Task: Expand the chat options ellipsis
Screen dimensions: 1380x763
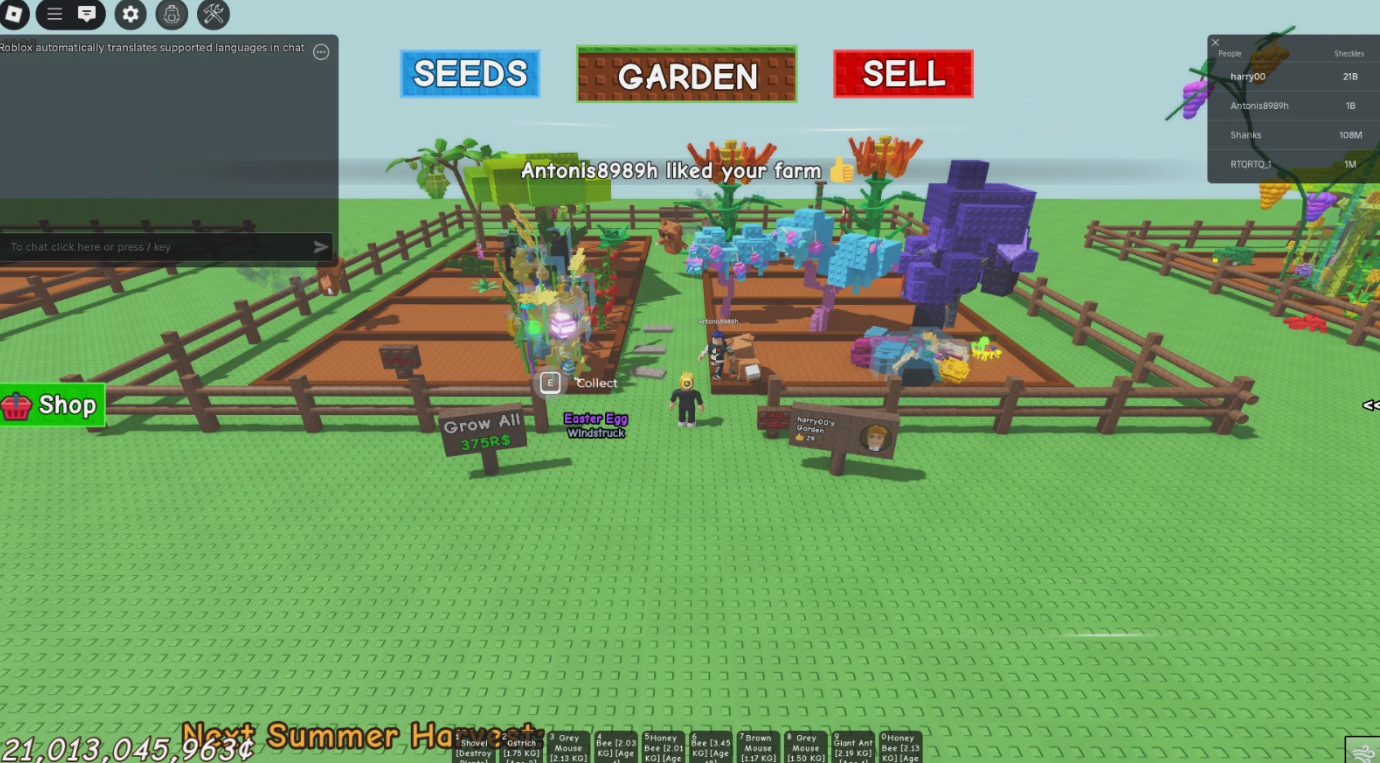Action: [321, 51]
